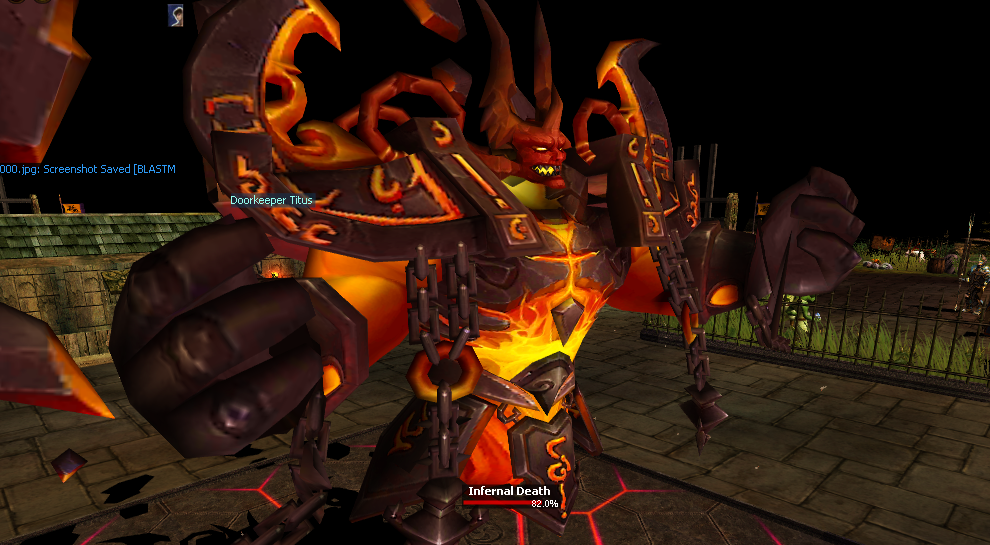Target the Infernal Death nameplate
The image size is (990, 545).
509,491
